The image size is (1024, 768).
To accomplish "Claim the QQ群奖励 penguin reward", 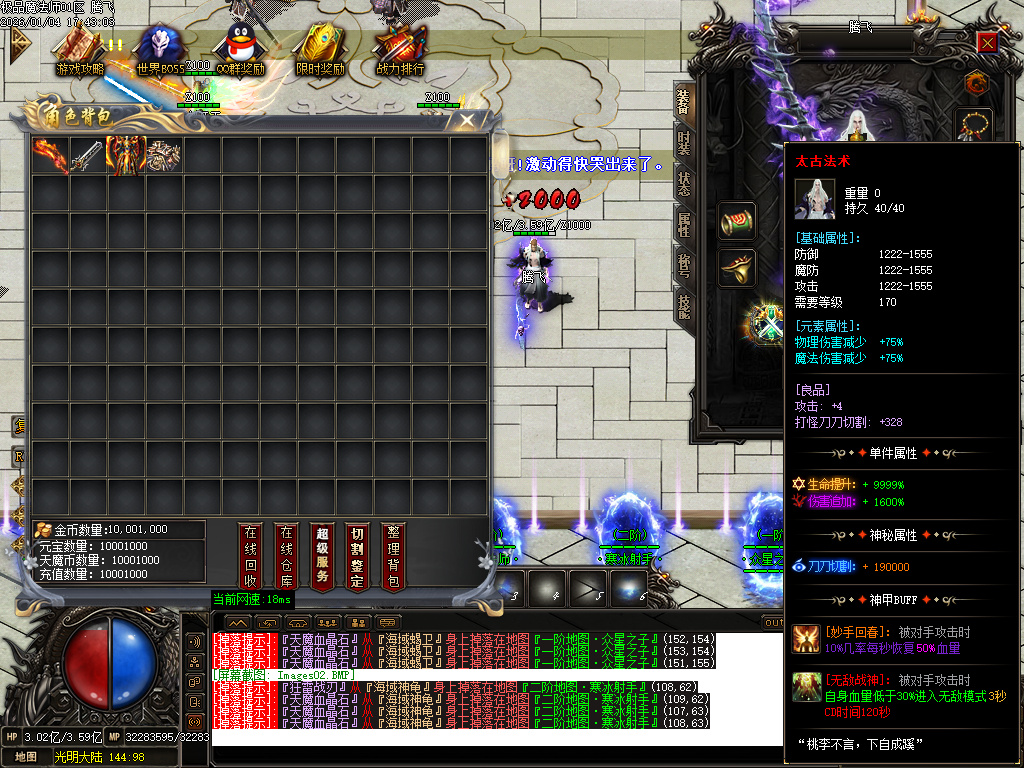I will tap(240, 48).
